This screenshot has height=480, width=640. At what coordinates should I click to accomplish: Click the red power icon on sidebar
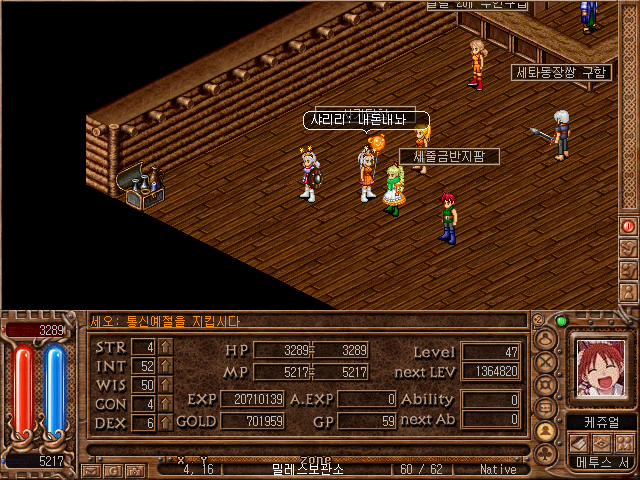[629, 226]
